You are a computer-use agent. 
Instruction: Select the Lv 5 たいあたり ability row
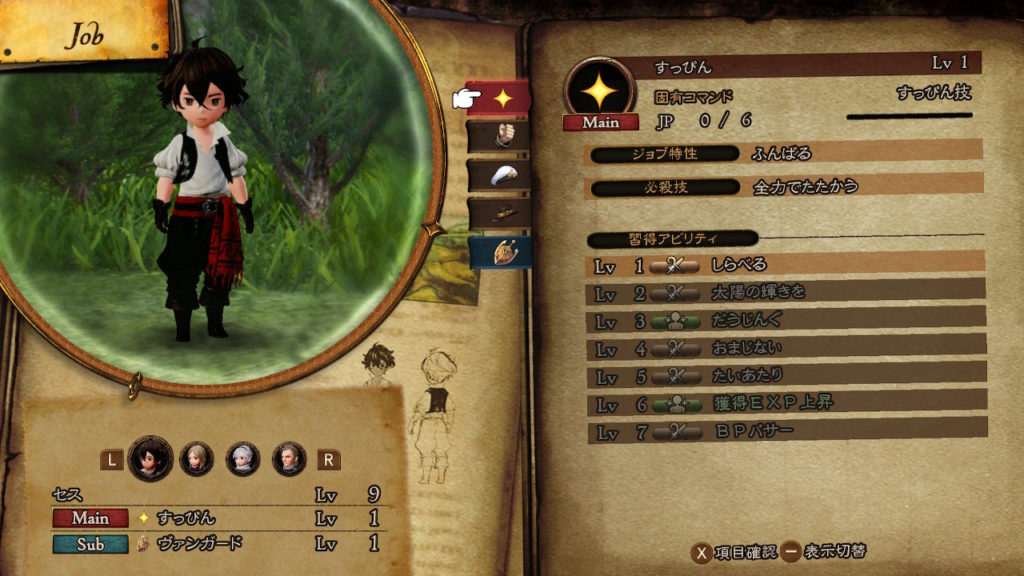click(785, 375)
